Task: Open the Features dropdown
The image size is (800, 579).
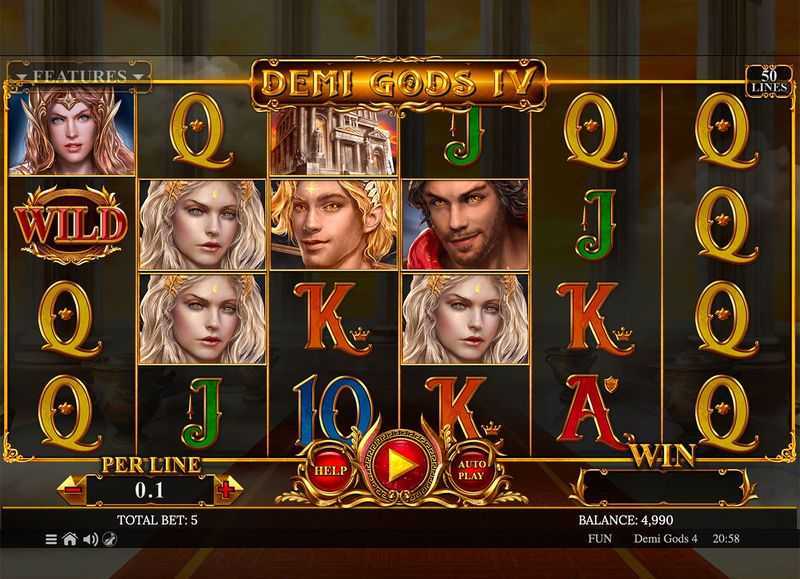Action: pyautogui.click(x=79, y=76)
